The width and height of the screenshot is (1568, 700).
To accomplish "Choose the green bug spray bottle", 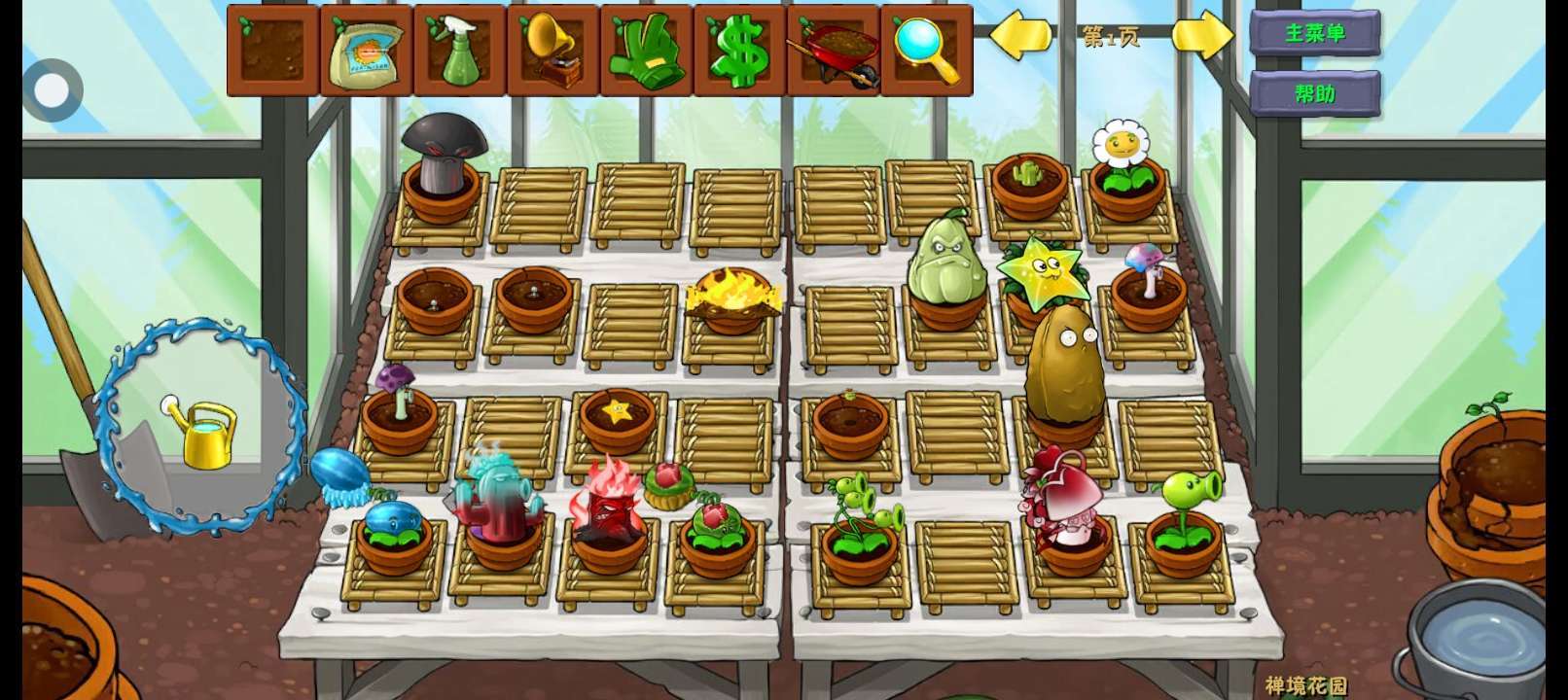I will pos(460,51).
